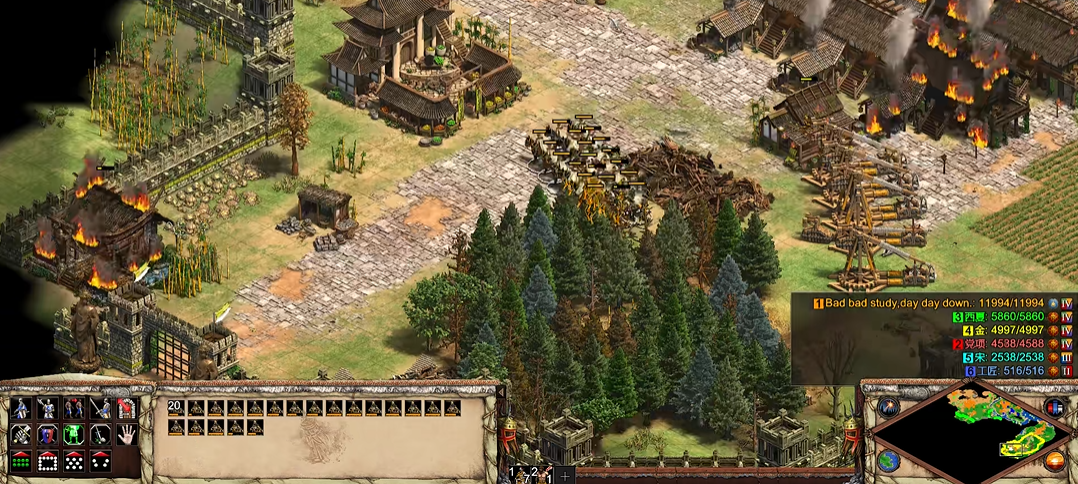Click the white hand stop command
The height and width of the screenshot is (484, 1078).
coord(126,434)
